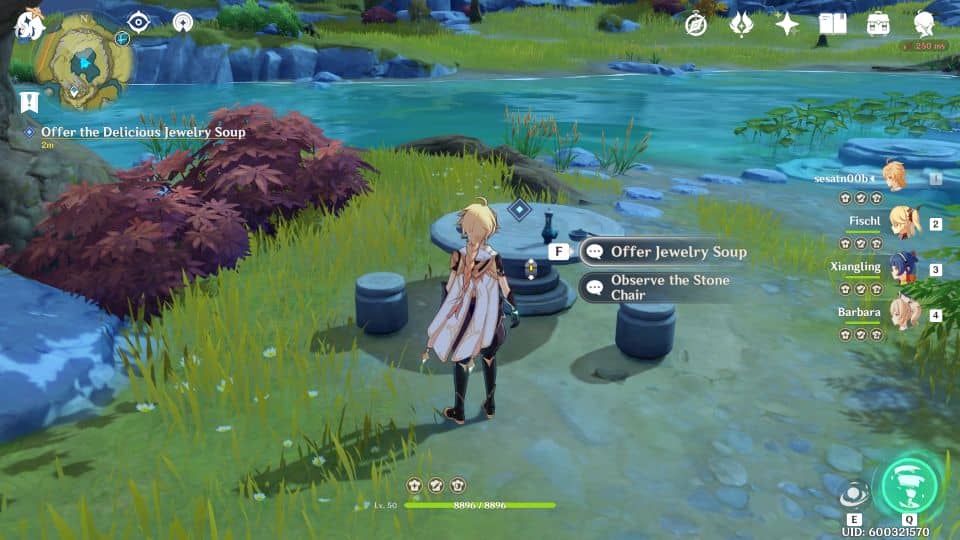The image size is (960, 540).
Task: Open the character screen icon
Action: click(x=925, y=24)
